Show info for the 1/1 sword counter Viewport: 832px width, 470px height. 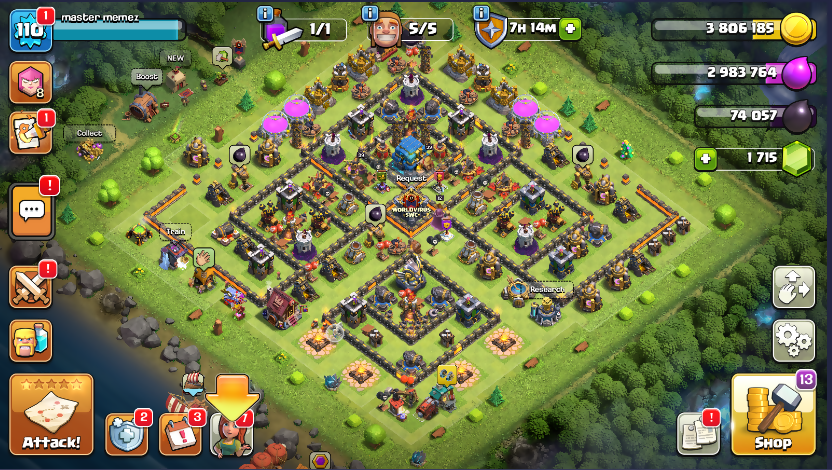265,13
